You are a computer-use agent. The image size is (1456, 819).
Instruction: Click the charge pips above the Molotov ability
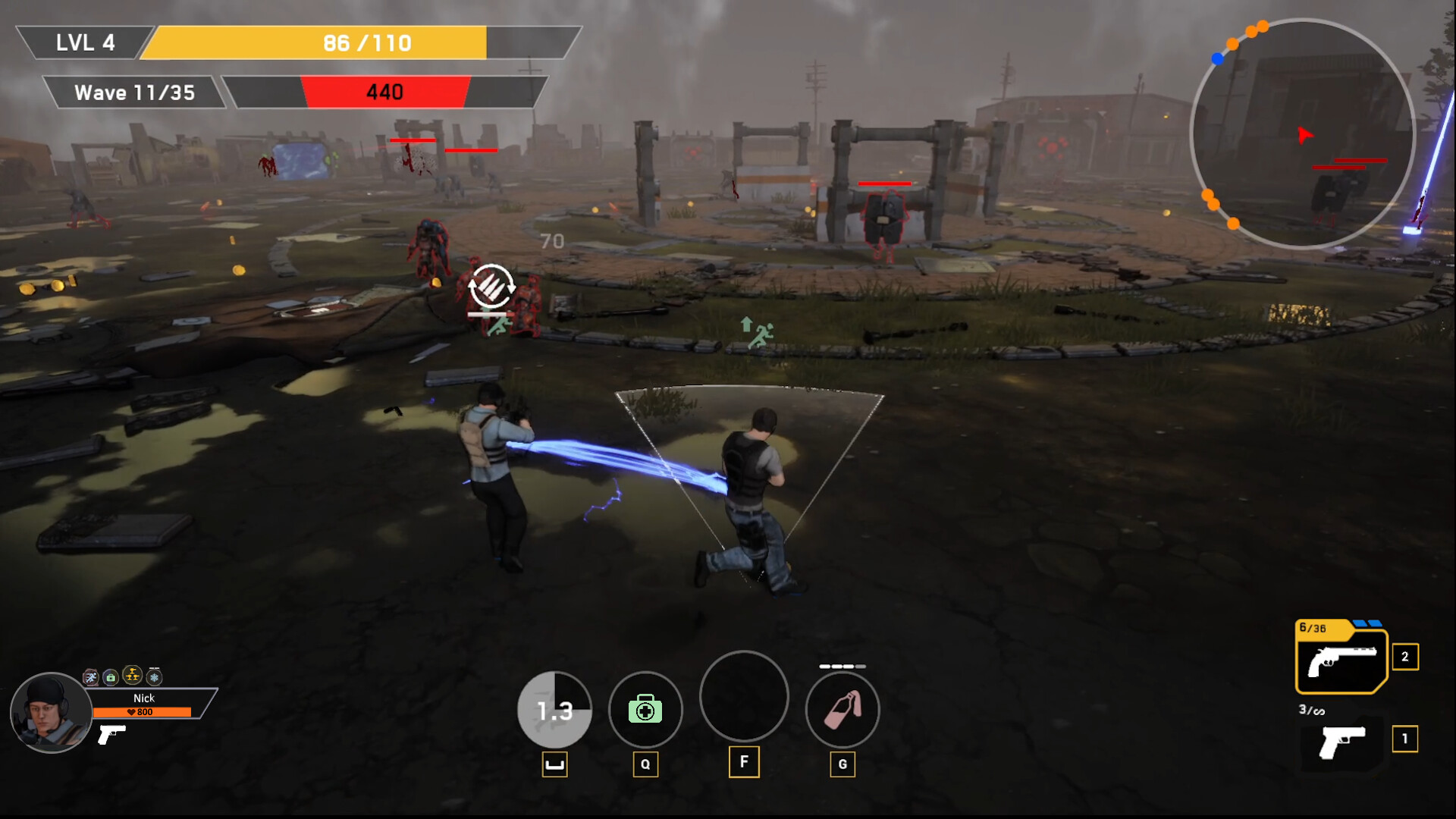(843, 666)
